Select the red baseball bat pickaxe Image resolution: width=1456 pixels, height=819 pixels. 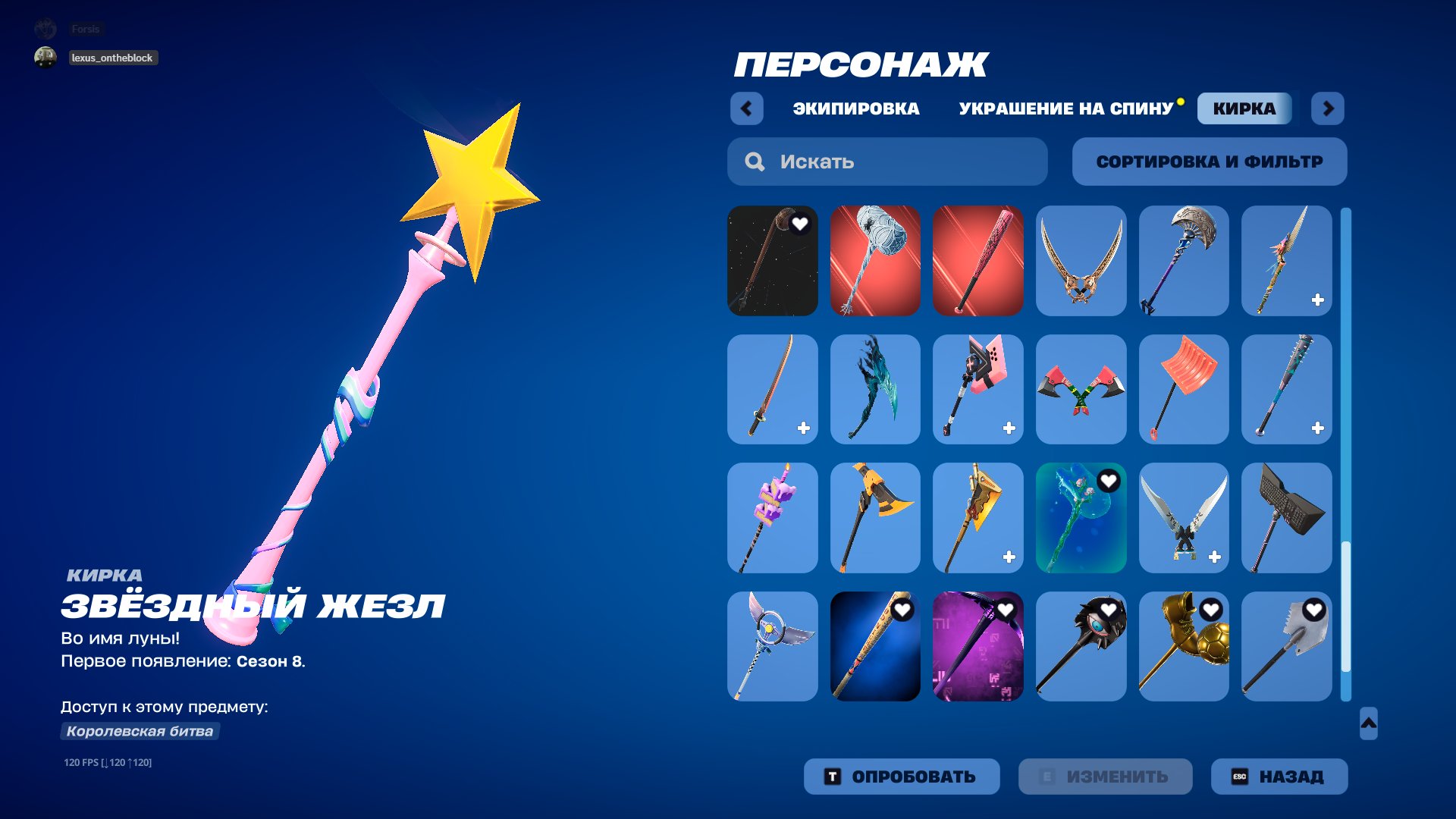point(978,260)
